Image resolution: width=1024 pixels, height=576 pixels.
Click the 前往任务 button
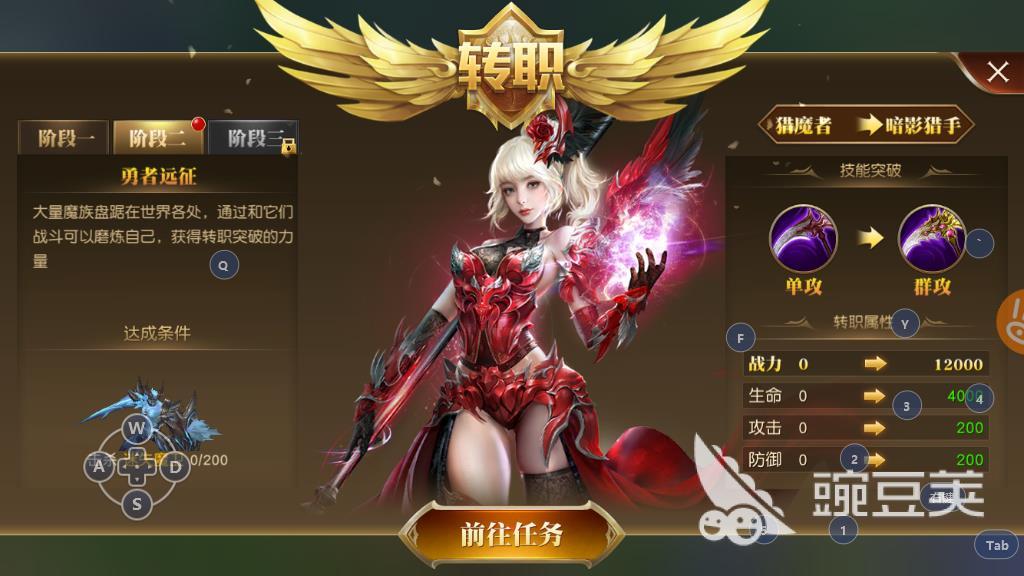[x=511, y=535]
